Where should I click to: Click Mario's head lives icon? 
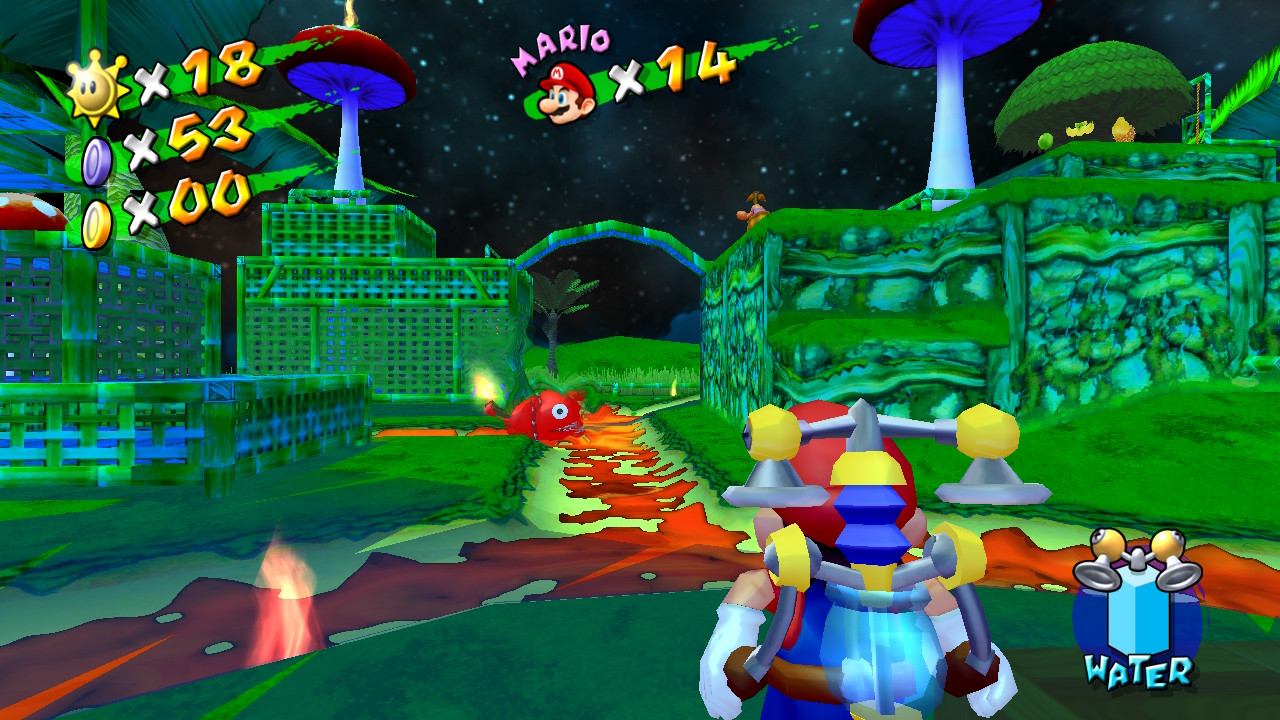pyautogui.click(x=566, y=91)
